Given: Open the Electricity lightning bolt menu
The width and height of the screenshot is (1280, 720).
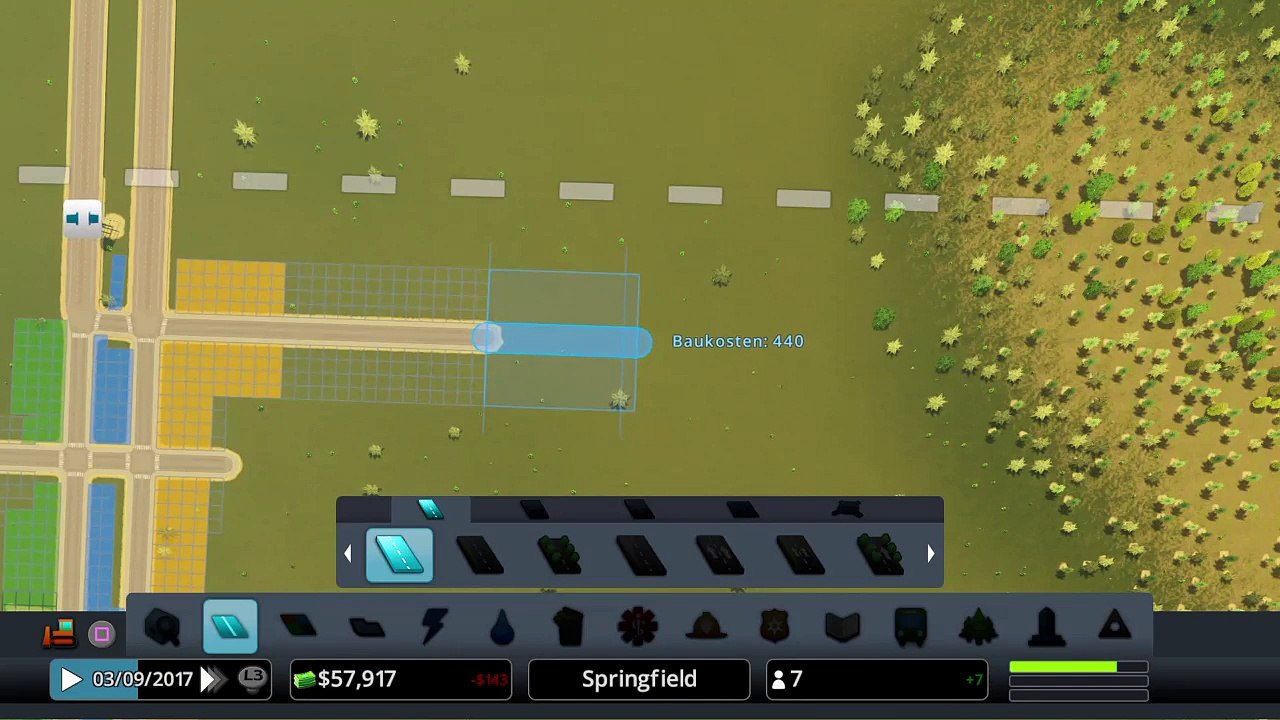Looking at the screenshot, I should click(435, 627).
